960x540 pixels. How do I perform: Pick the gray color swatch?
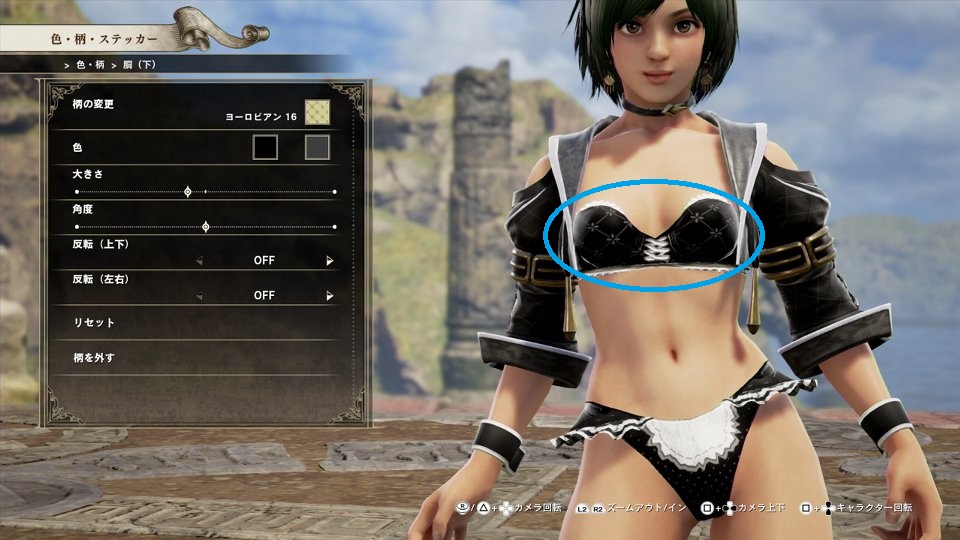[317, 148]
